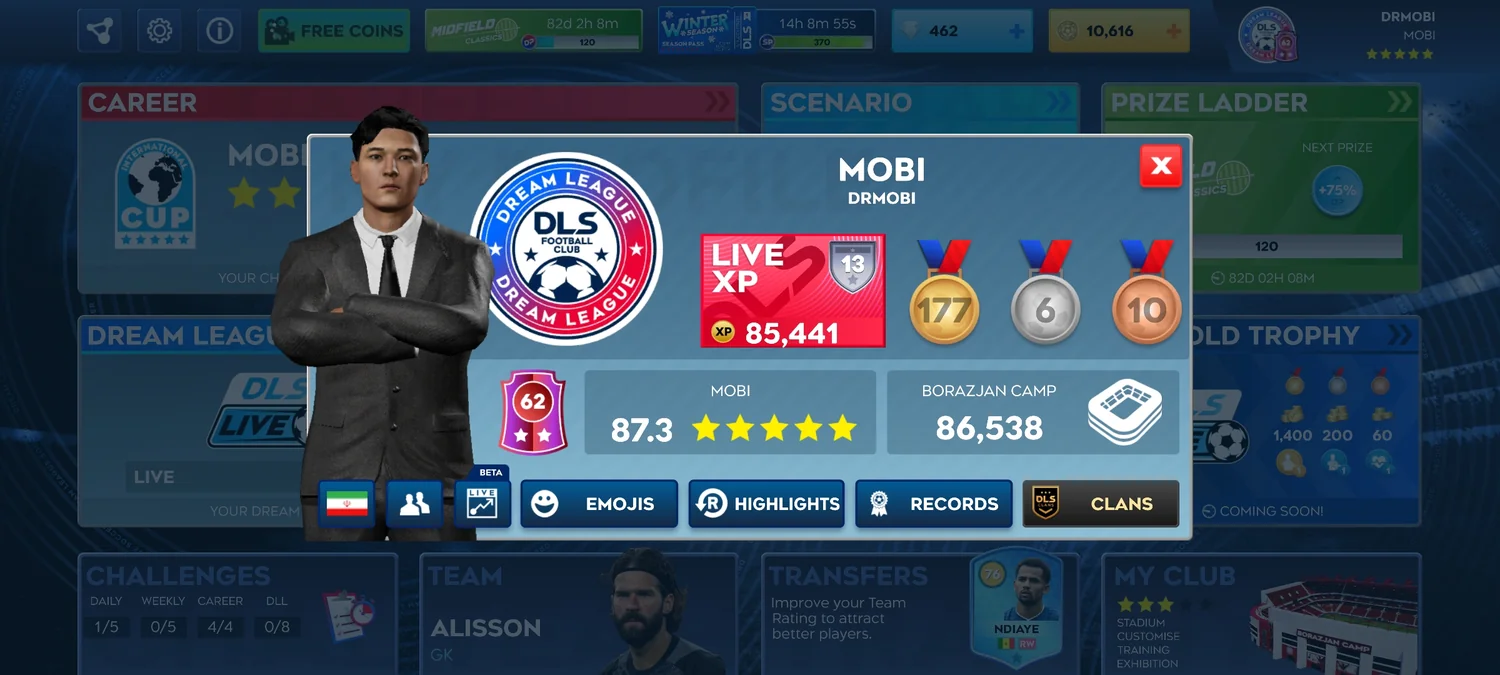Open the settings gear icon
This screenshot has width=1500, height=675.
(x=159, y=31)
